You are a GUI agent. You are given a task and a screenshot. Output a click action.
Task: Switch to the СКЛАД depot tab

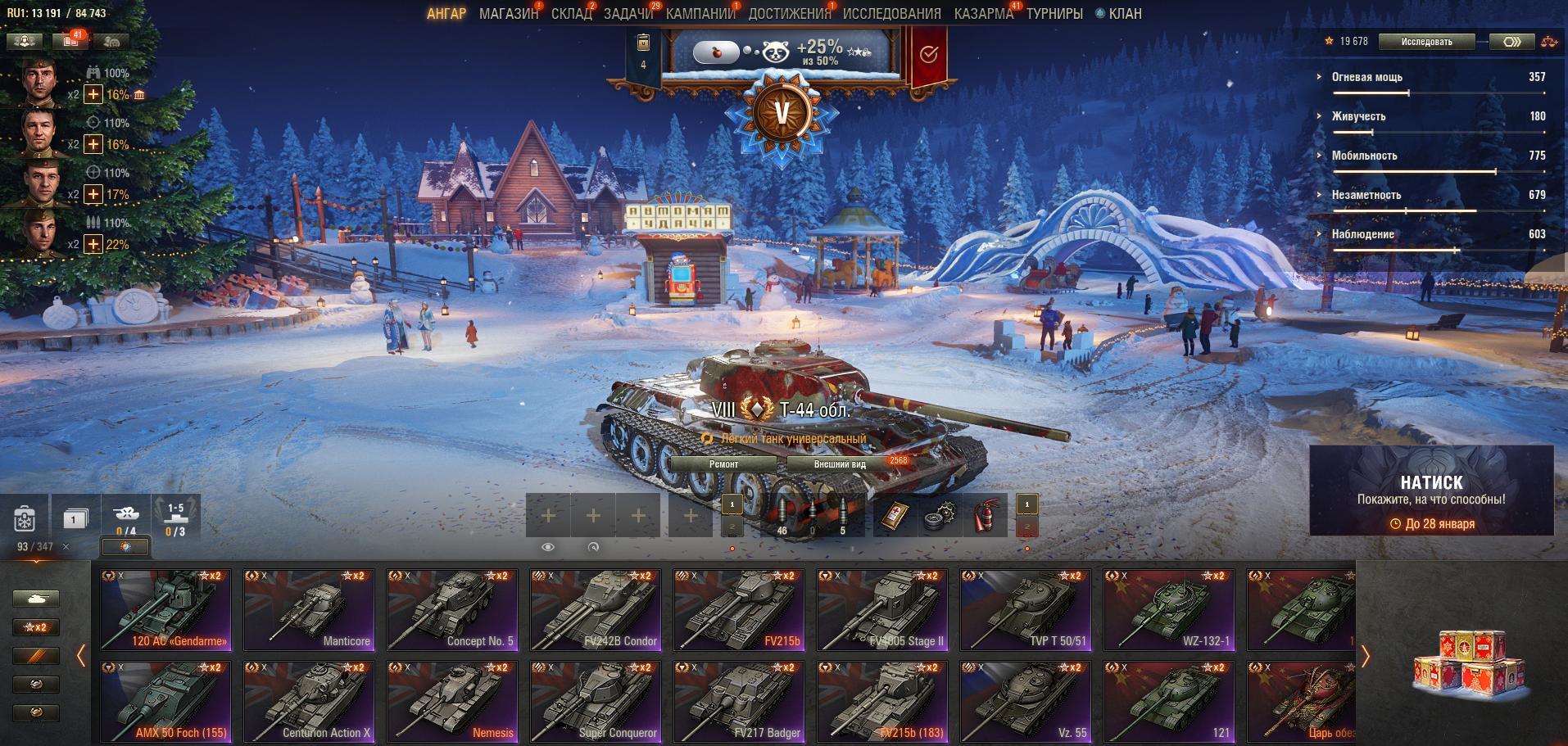point(571,14)
